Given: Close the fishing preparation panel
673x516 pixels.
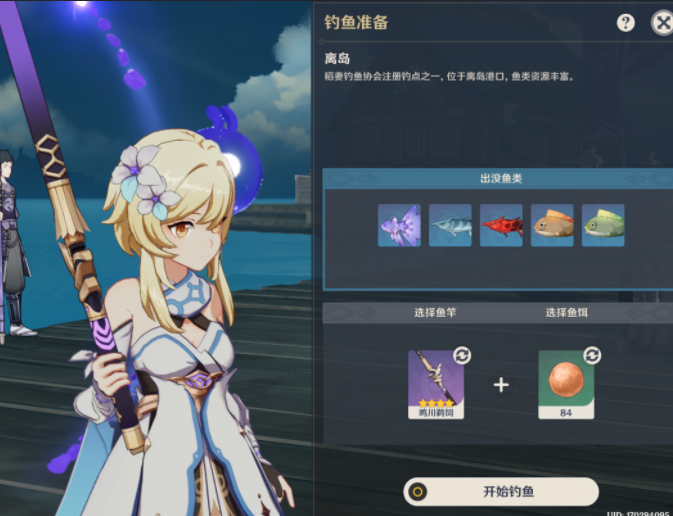Looking at the screenshot, I should coord(661,23).
